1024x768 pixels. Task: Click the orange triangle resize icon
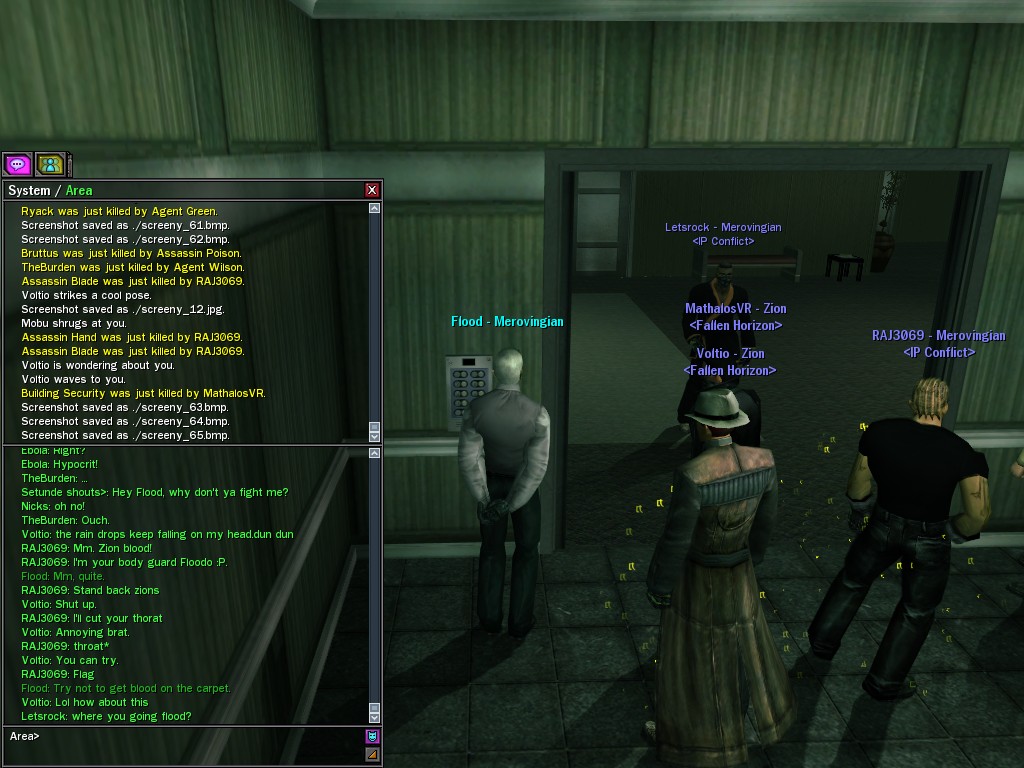(372, 755)
